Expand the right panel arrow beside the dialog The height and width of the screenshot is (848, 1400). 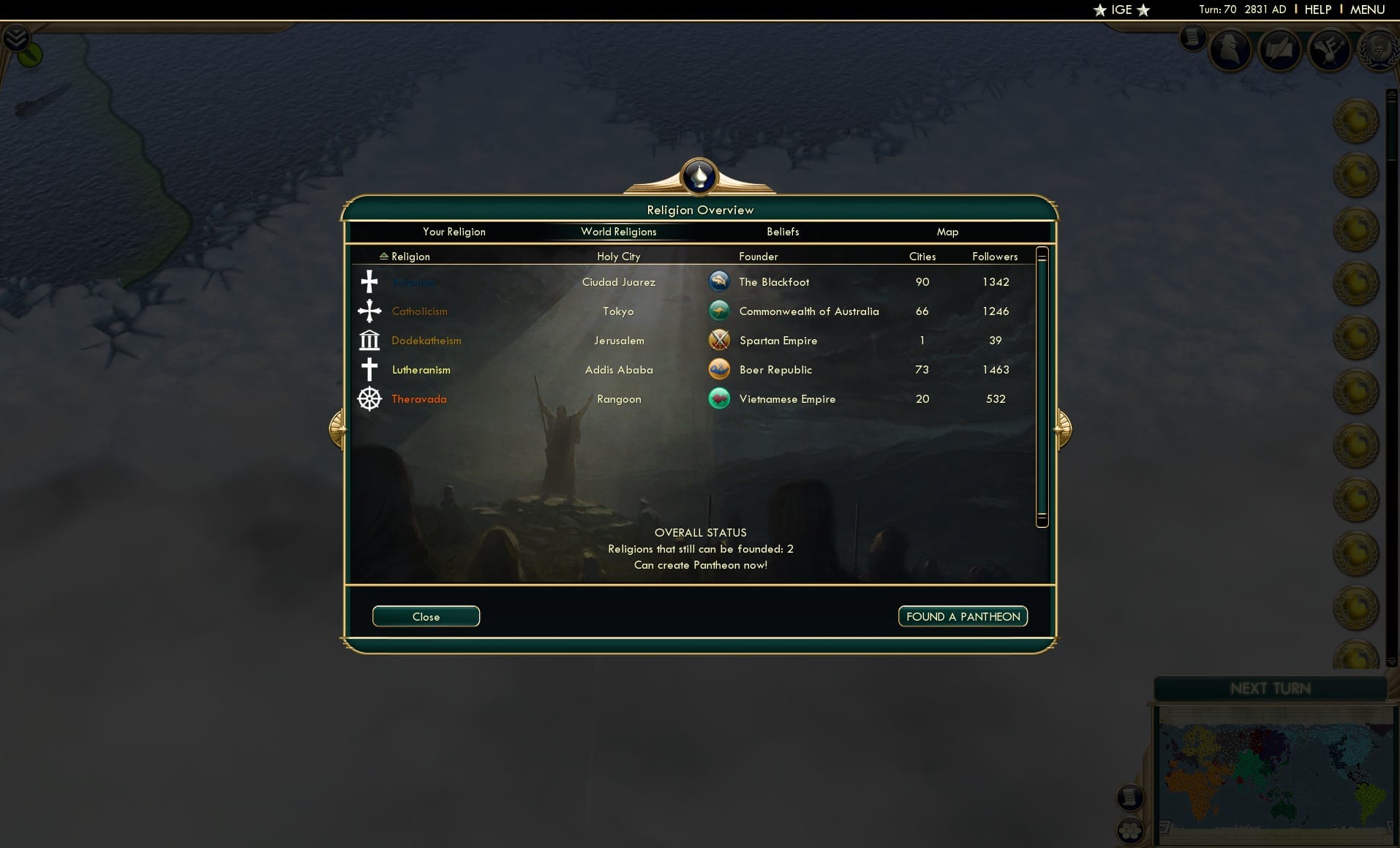(1062, 428)
